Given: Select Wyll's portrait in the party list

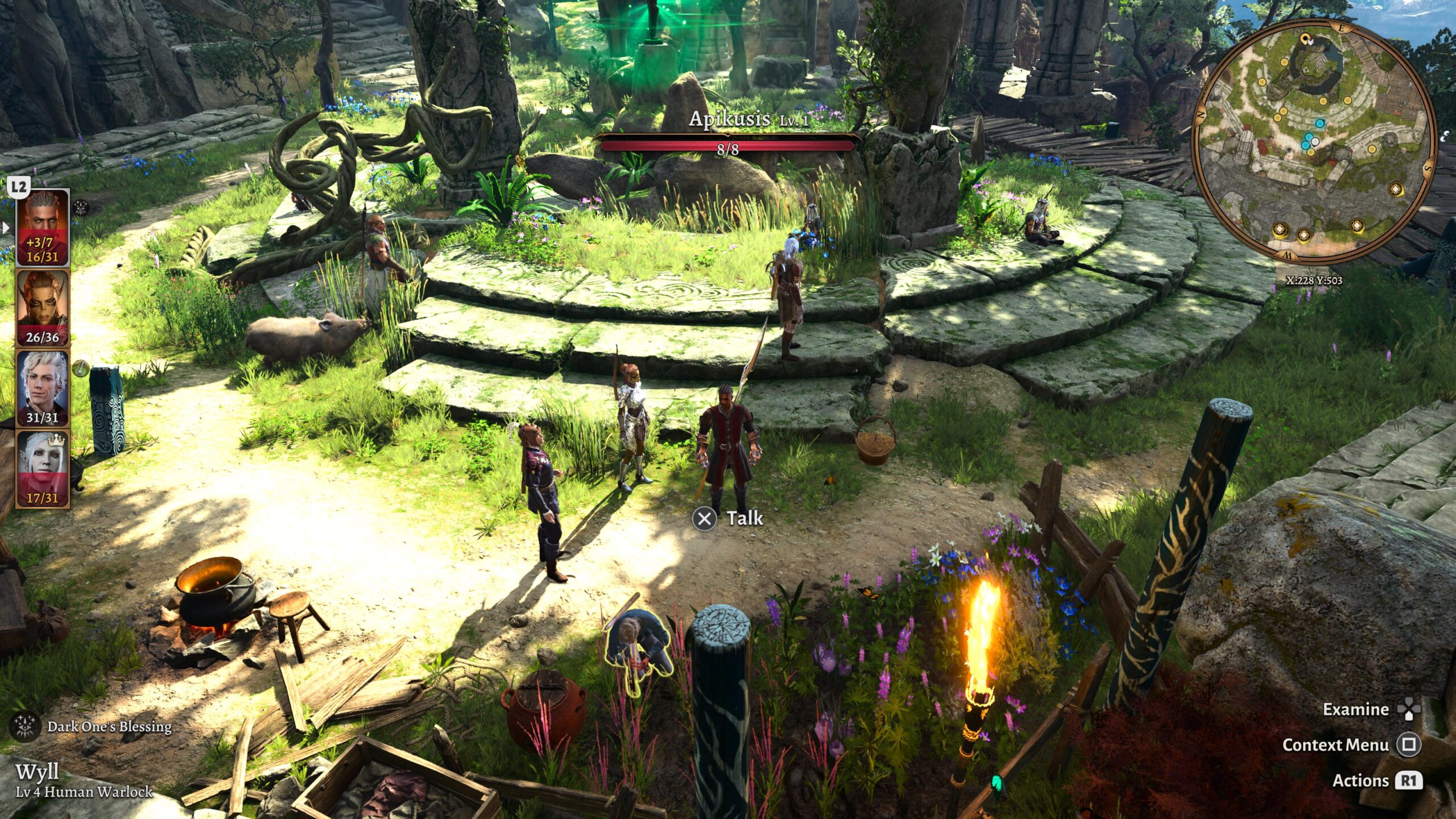Looking at the screenshot, I should tap(42, 227).
